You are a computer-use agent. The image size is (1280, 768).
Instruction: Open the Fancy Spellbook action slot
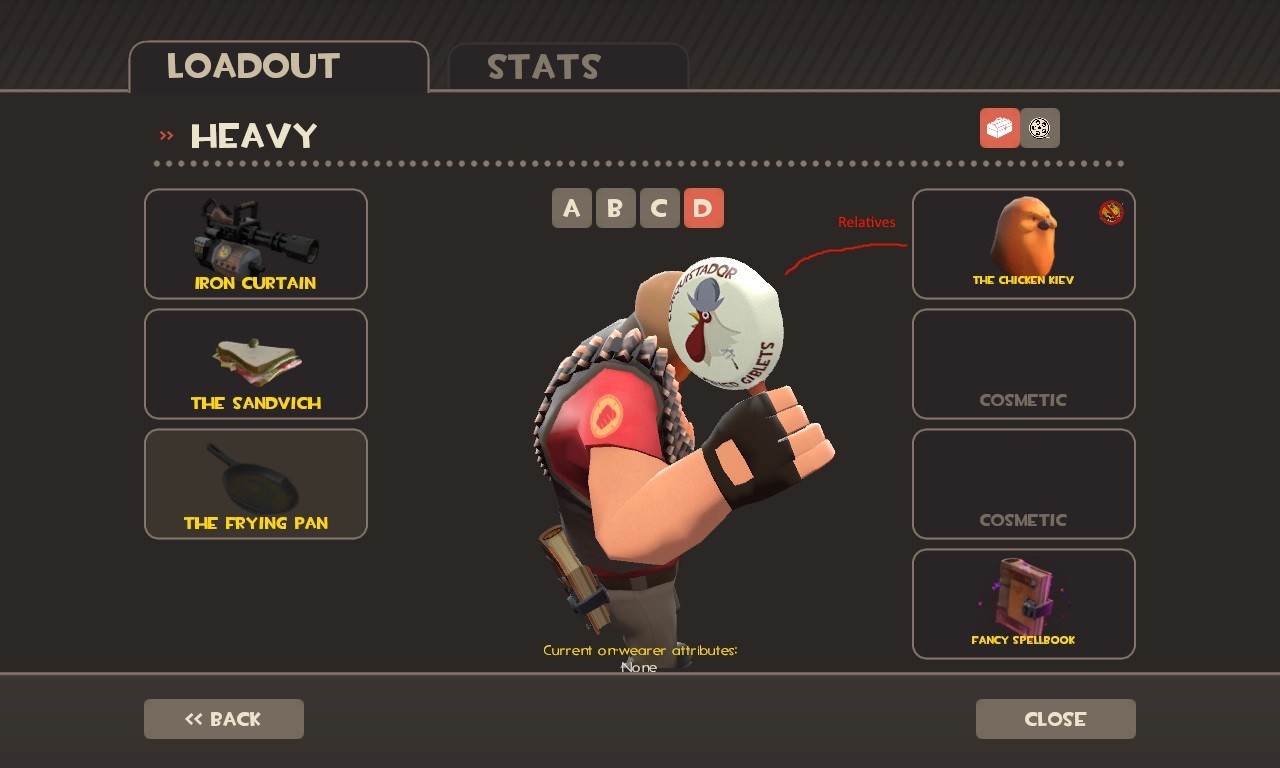coord(1023,603)
